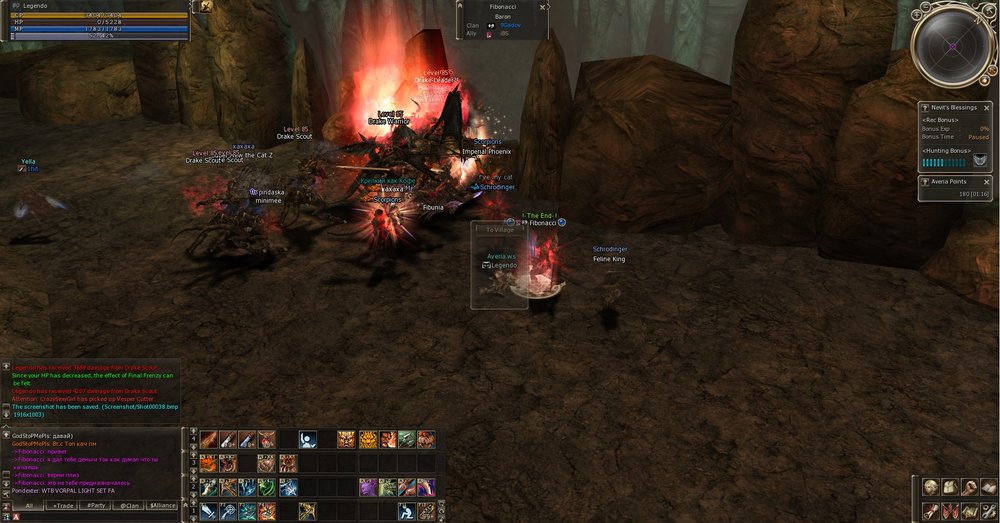
Task: Open the quest scroll icon
Action: click(930, 511)
